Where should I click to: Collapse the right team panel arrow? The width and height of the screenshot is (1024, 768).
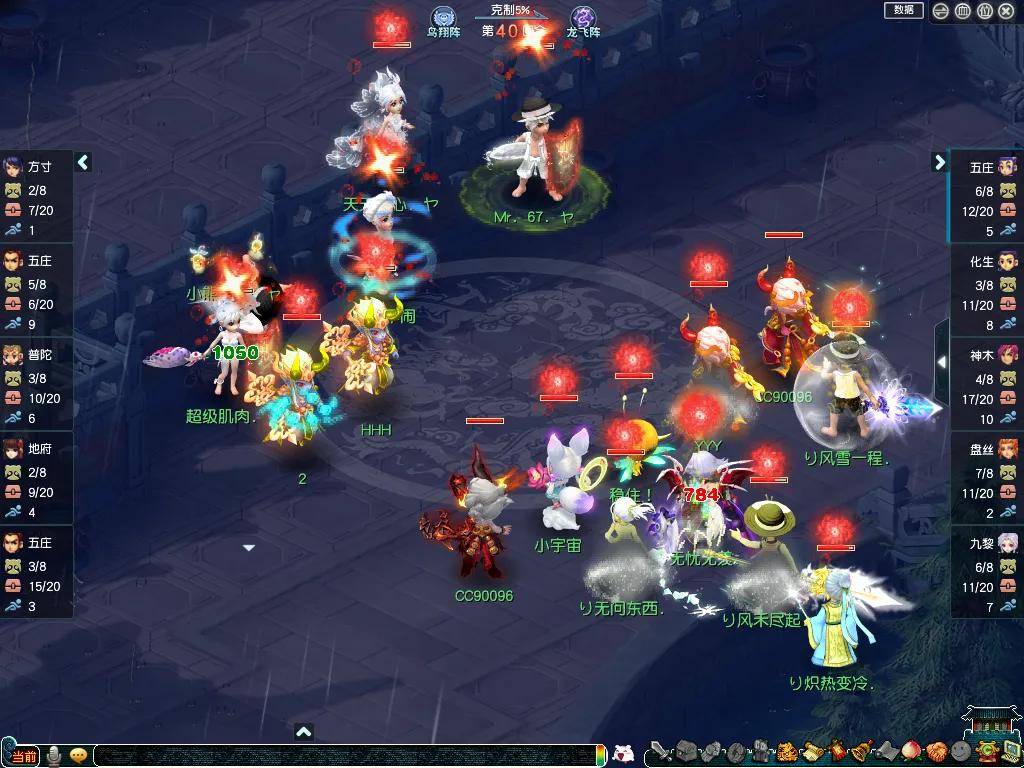pos(939,162)
